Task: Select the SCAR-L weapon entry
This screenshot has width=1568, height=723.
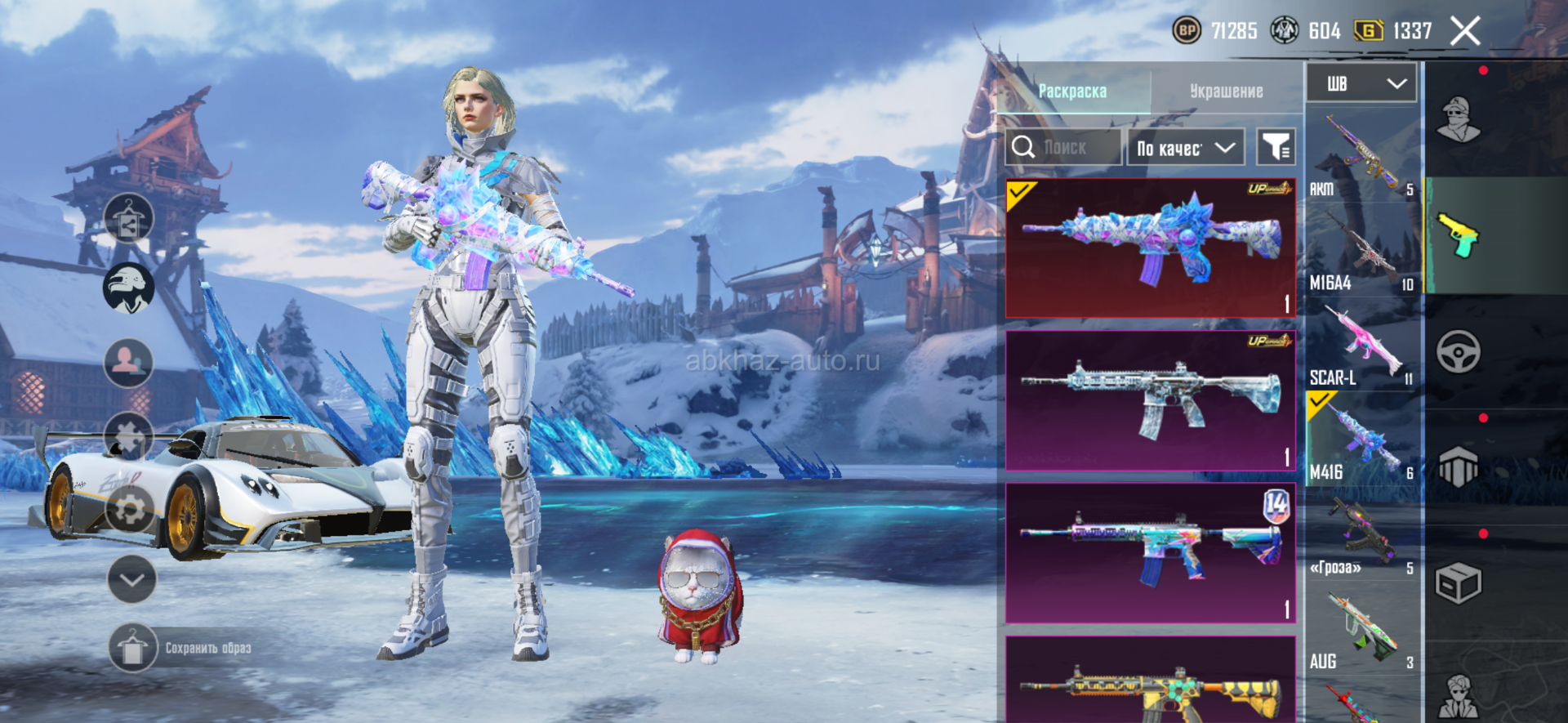Action: pyautogui.click(x=1361, y=345)
